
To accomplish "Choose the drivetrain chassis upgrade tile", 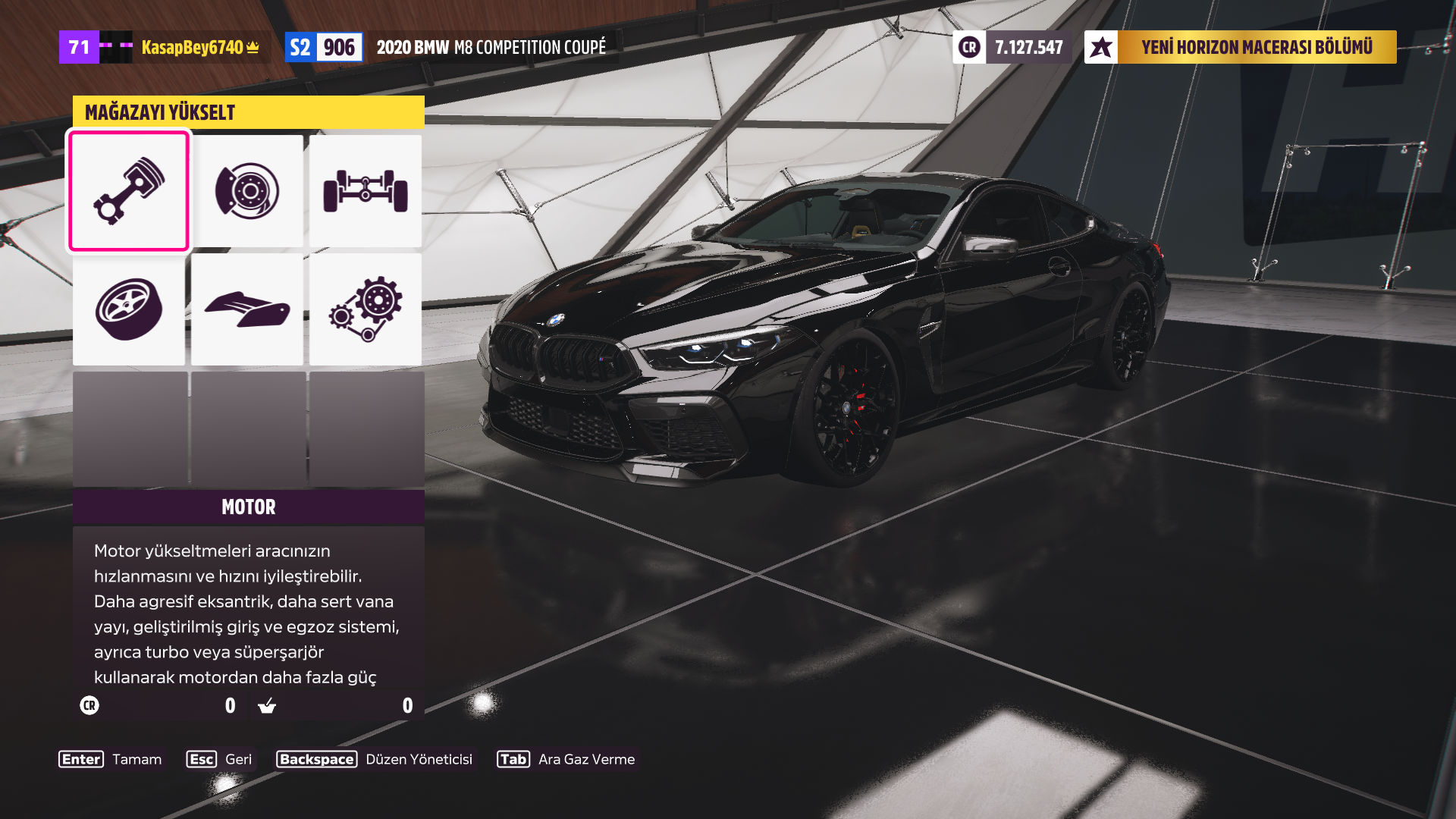I will coord(366,191).
